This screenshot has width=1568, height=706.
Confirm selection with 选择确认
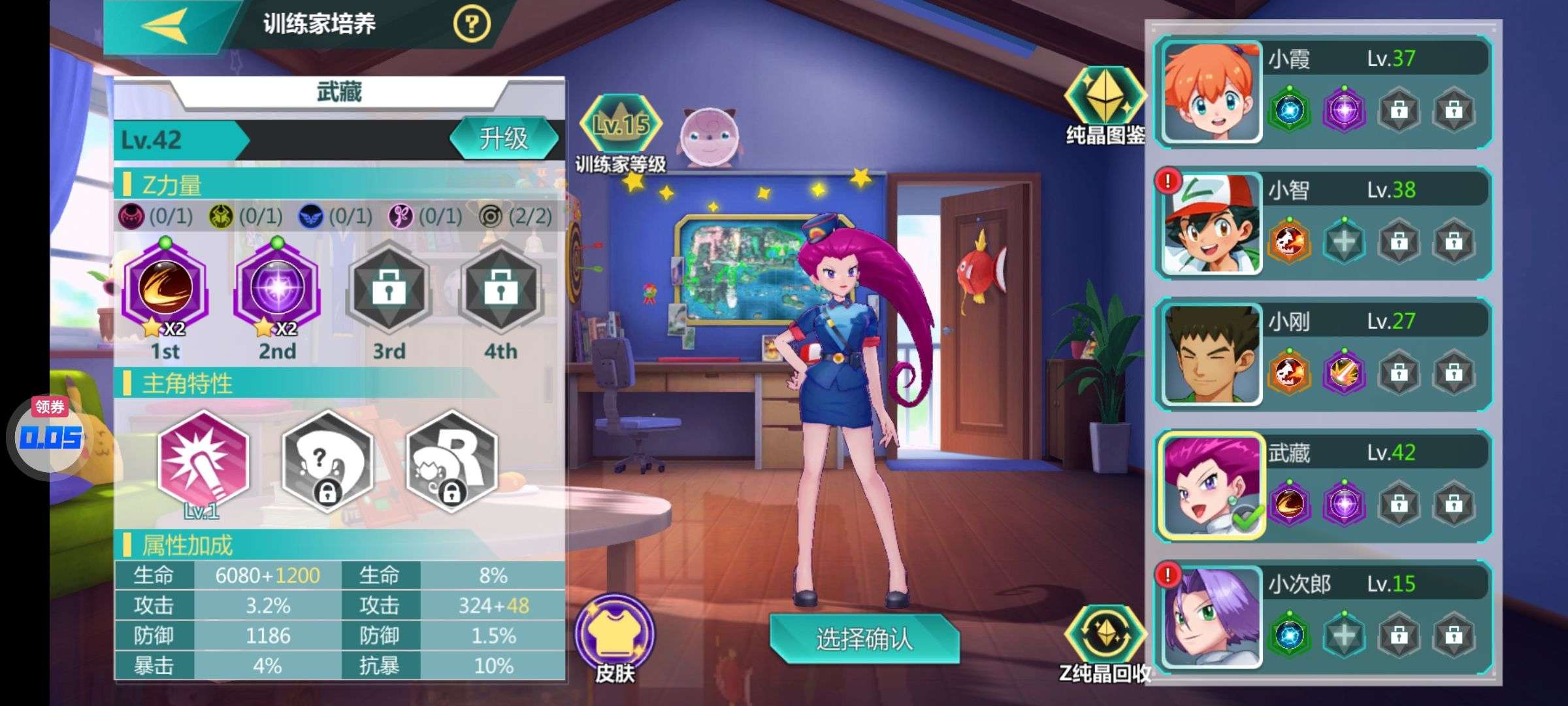[x=864, y=639]
